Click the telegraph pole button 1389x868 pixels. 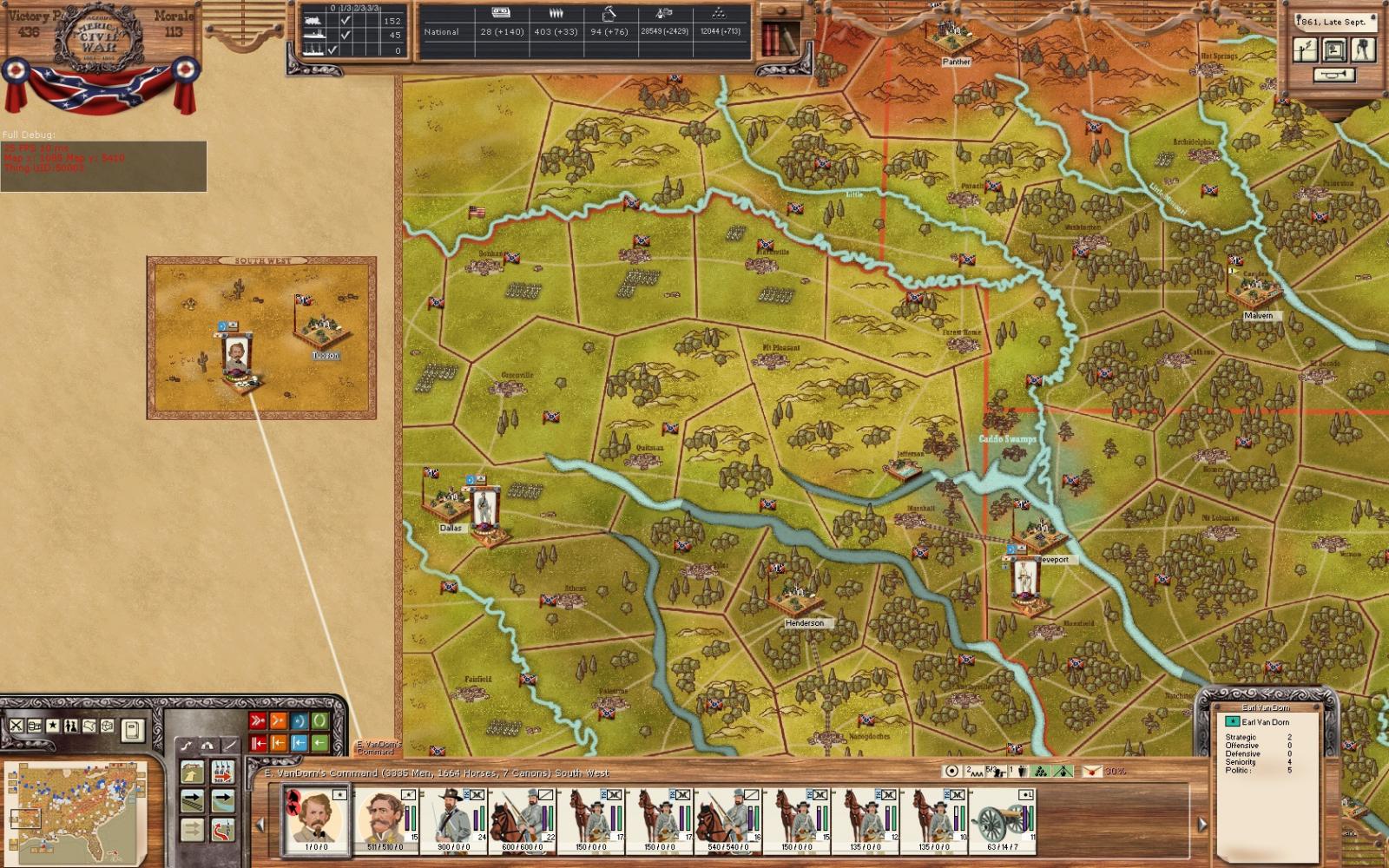[x=1306, y=50]
